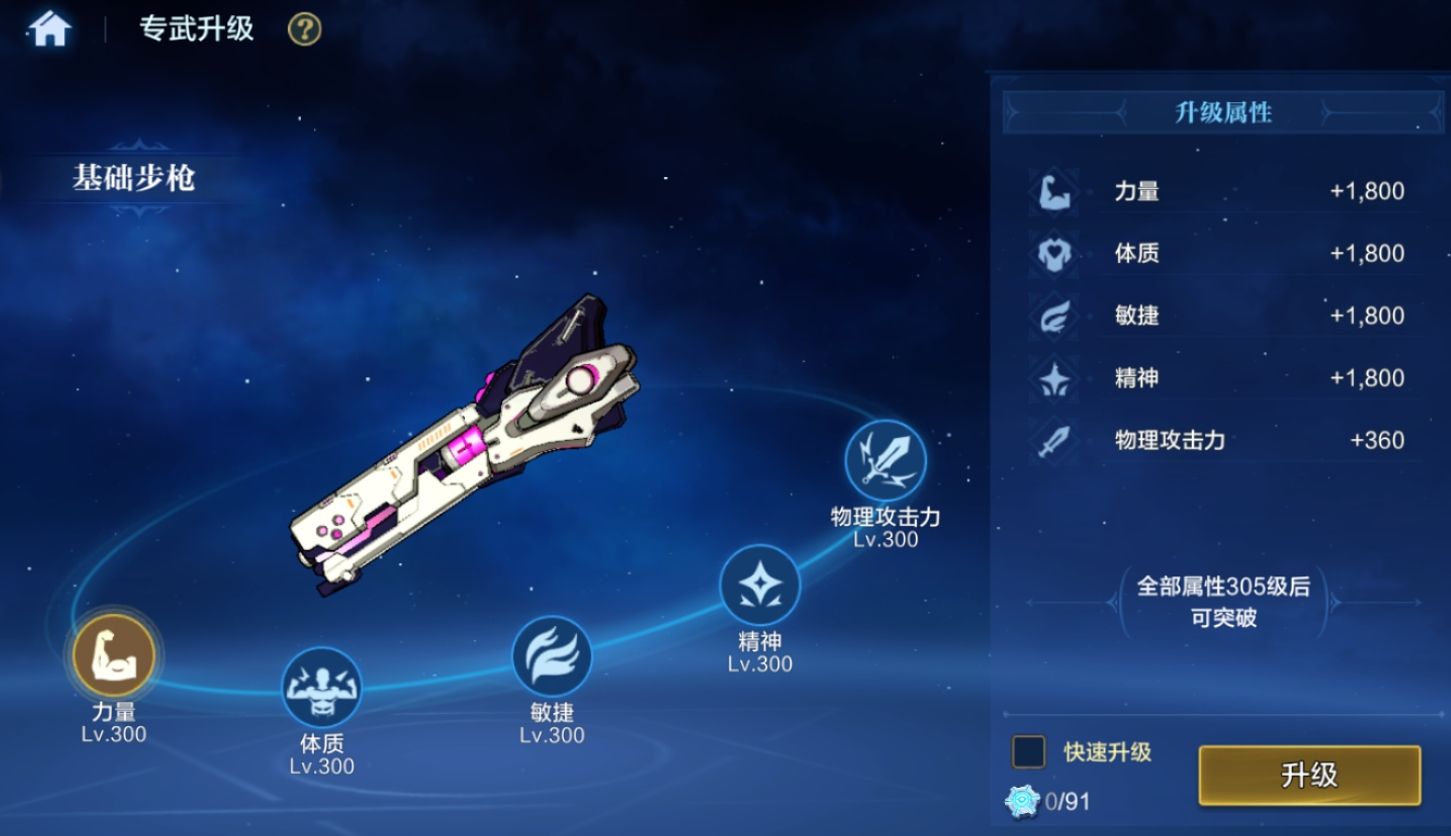Click the gold 升级 upgrade button

(x=1308, y=775)
